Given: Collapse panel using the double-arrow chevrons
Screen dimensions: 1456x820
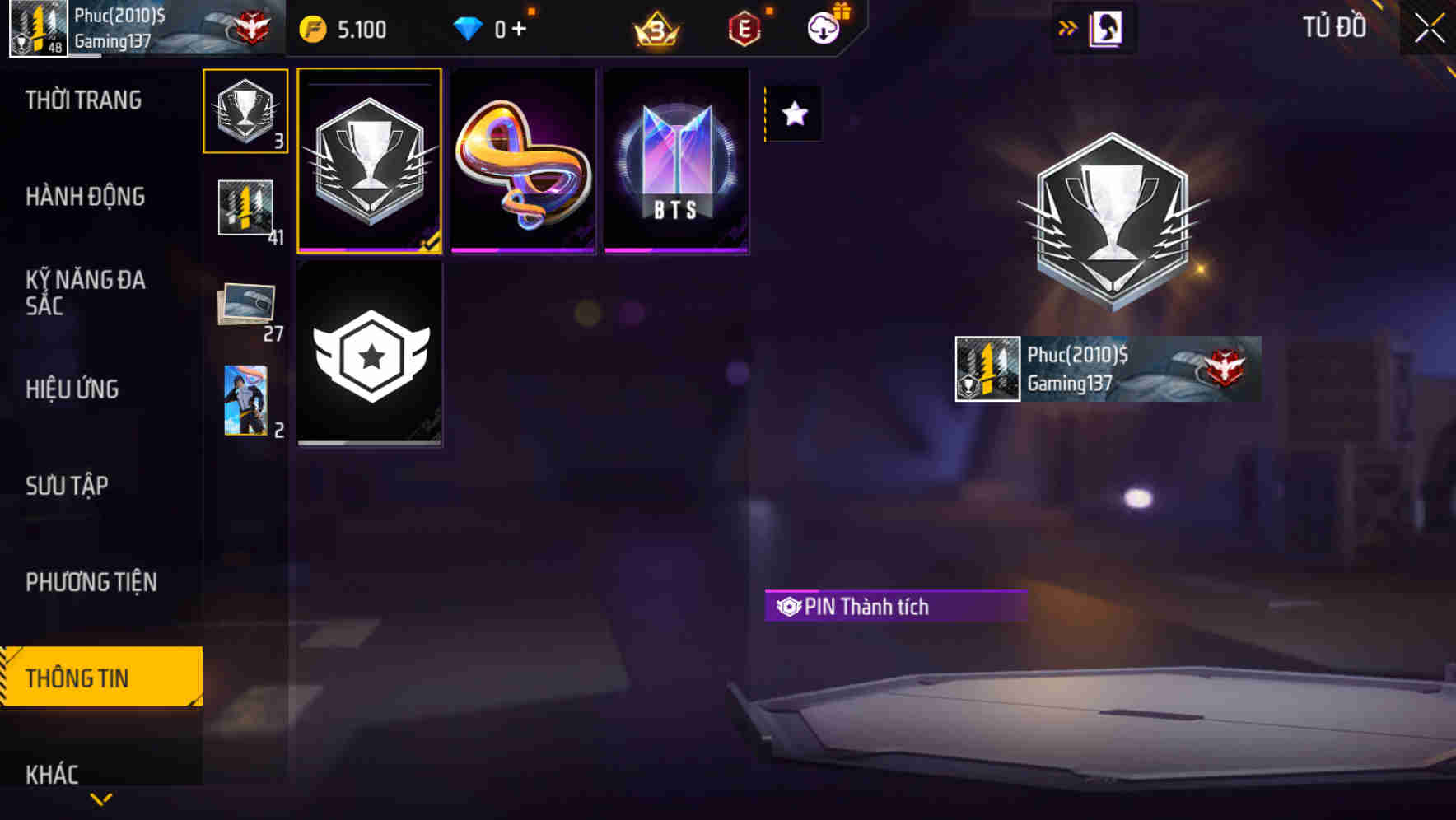Looking at the screenshot, I should click(1068, 27).
